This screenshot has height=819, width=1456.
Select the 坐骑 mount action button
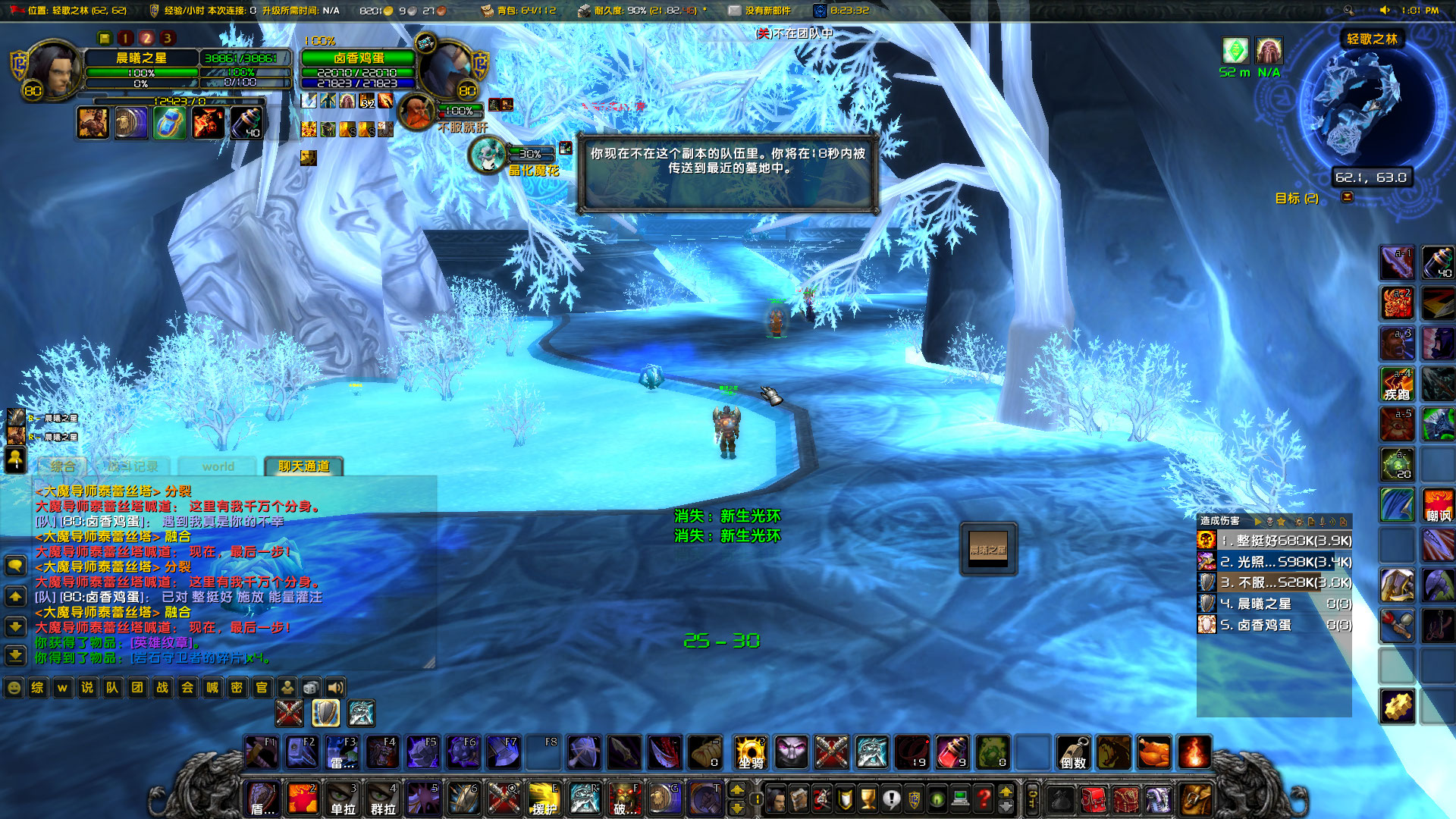tap(749, 753)
